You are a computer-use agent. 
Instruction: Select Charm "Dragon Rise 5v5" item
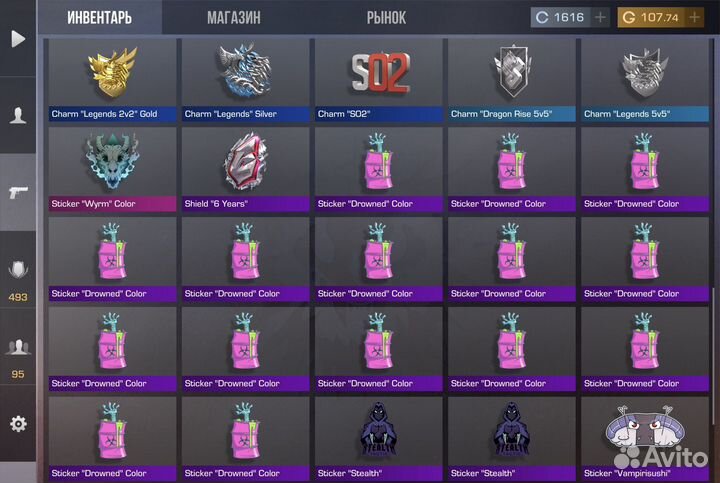coord(511,80)
